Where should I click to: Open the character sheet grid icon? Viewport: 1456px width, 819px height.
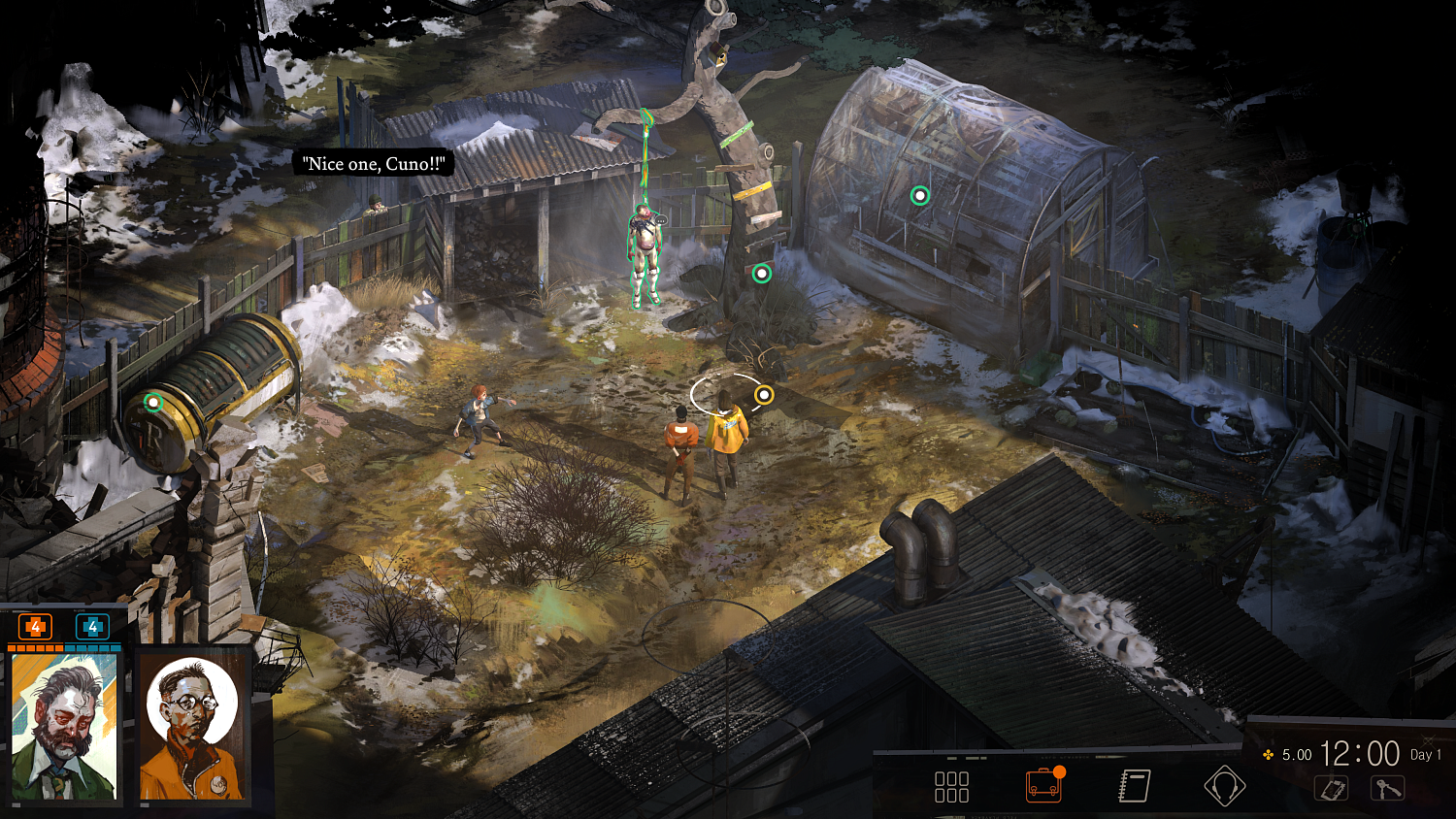pos(952,785)
